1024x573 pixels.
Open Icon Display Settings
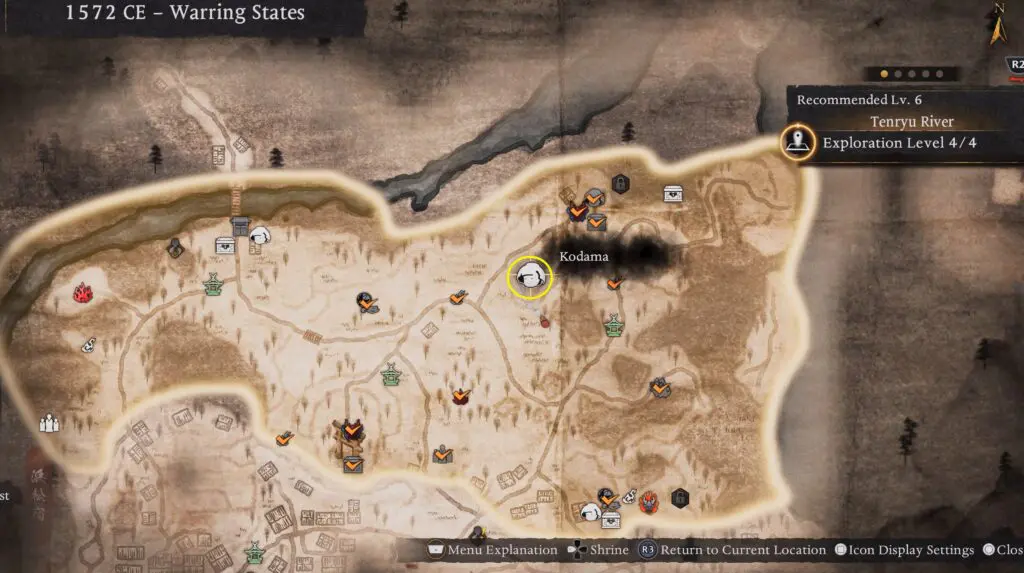click(905, 550)
